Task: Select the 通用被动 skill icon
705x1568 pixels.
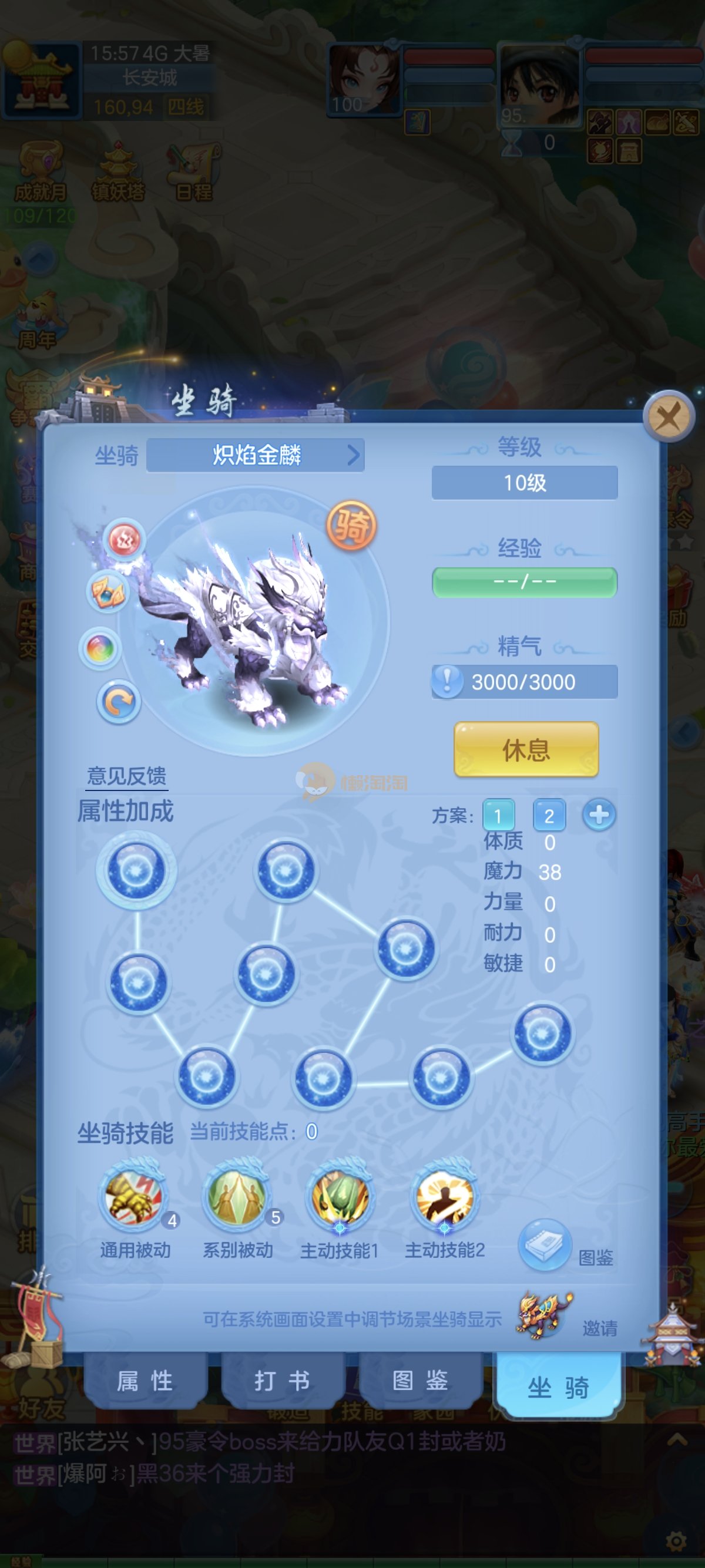Action: [135, 1197]
